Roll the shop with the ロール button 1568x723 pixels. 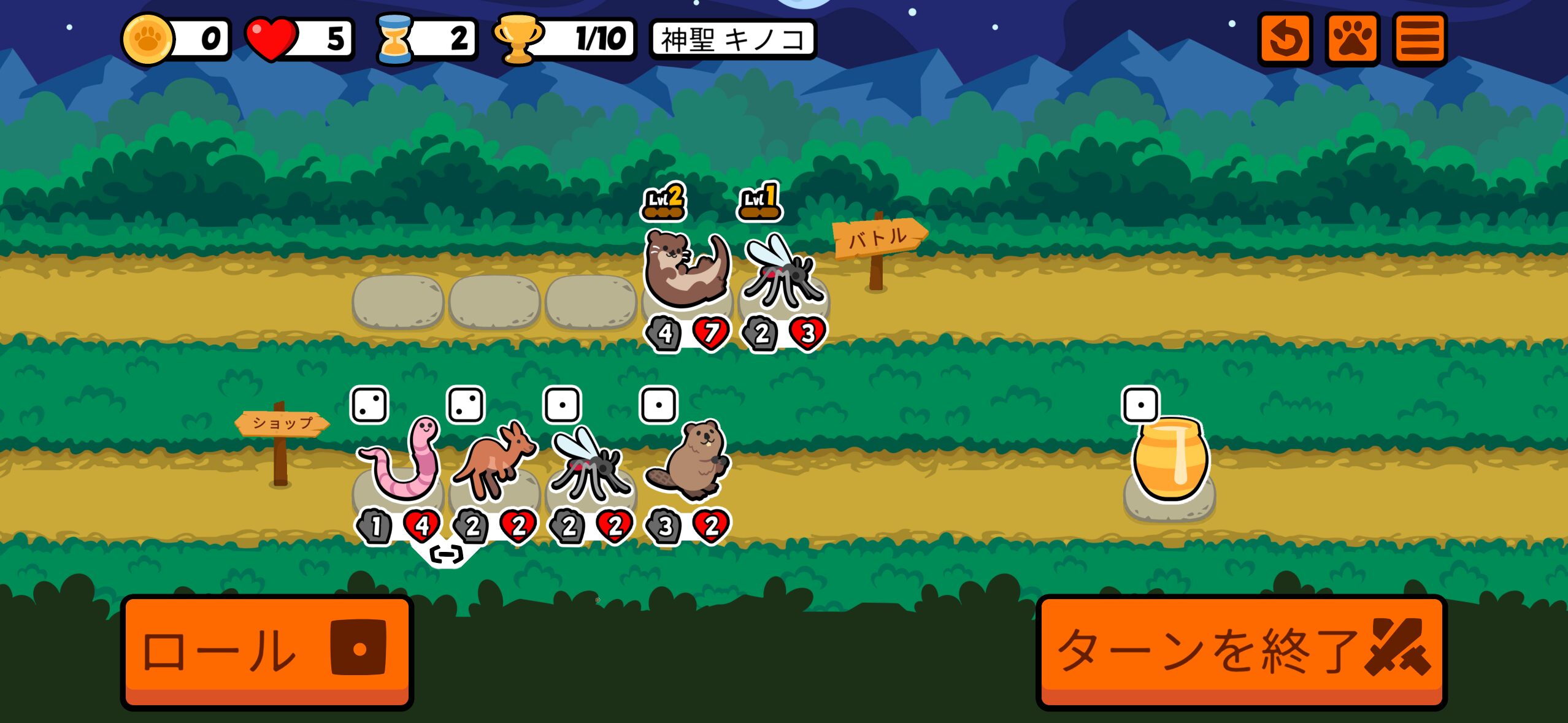[267, 651]
